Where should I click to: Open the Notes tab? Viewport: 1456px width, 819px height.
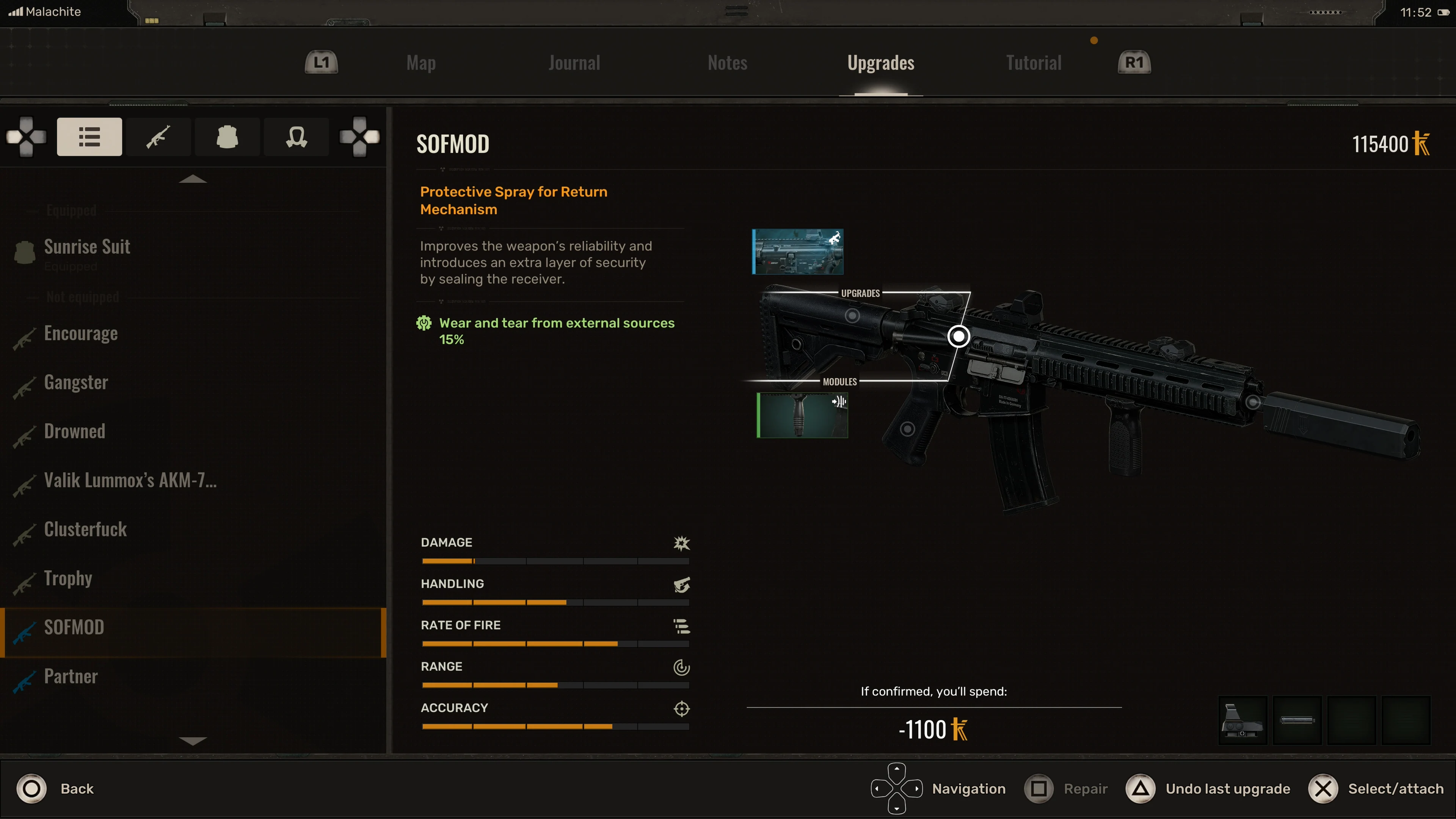coord(728,62)
